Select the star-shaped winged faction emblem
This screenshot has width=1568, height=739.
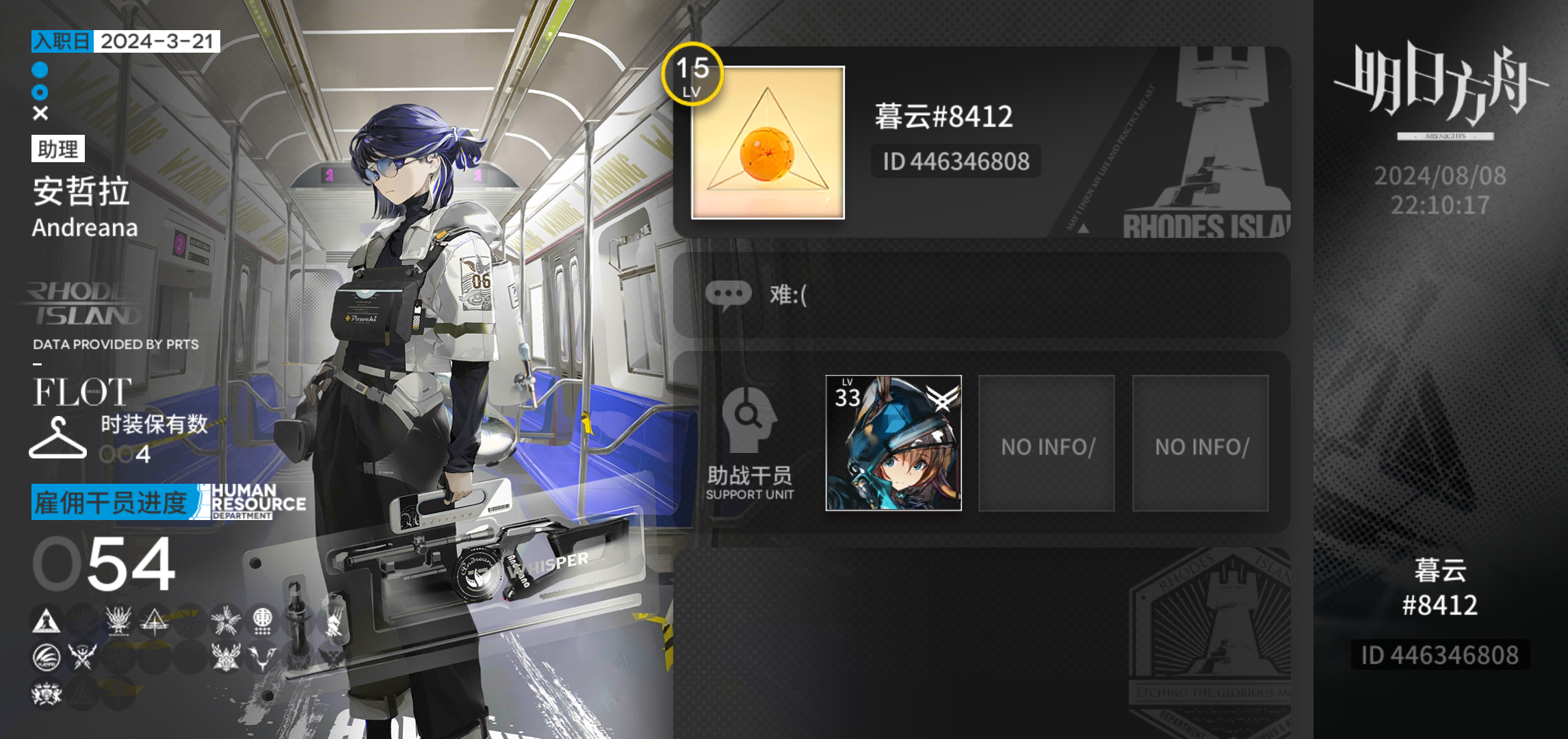pyautogui.click(x=225, y=620)
